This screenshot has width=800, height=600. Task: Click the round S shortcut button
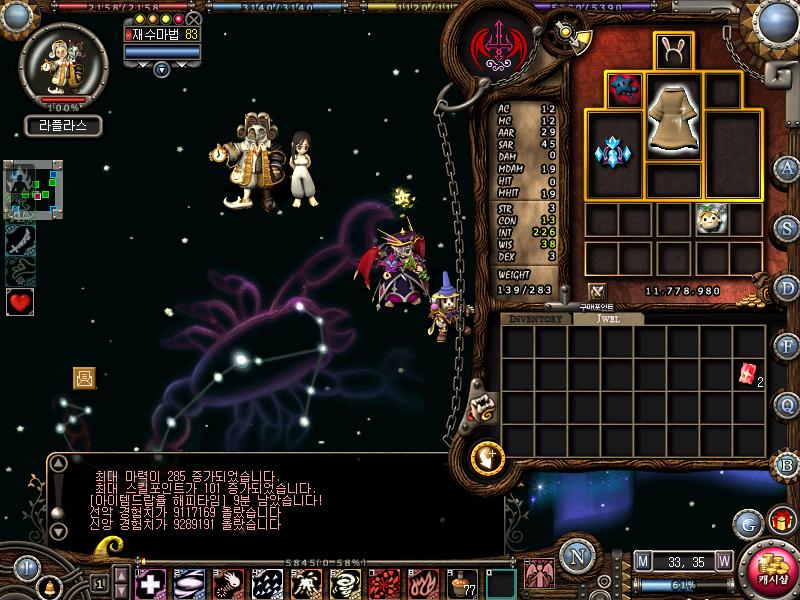tap(787, 227)
